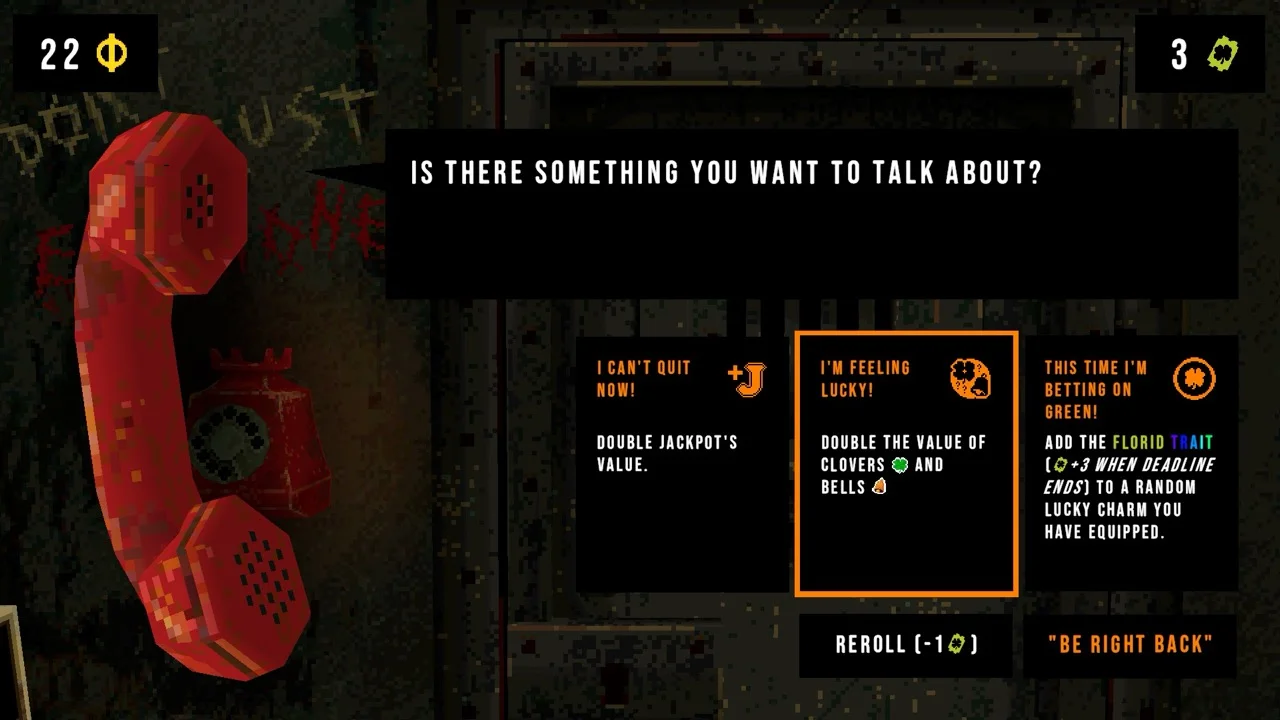This screenshot has width=1280, height=720.
Task: Select the "I'm Feeling Lucky!" card
Action: coord(906,463)
